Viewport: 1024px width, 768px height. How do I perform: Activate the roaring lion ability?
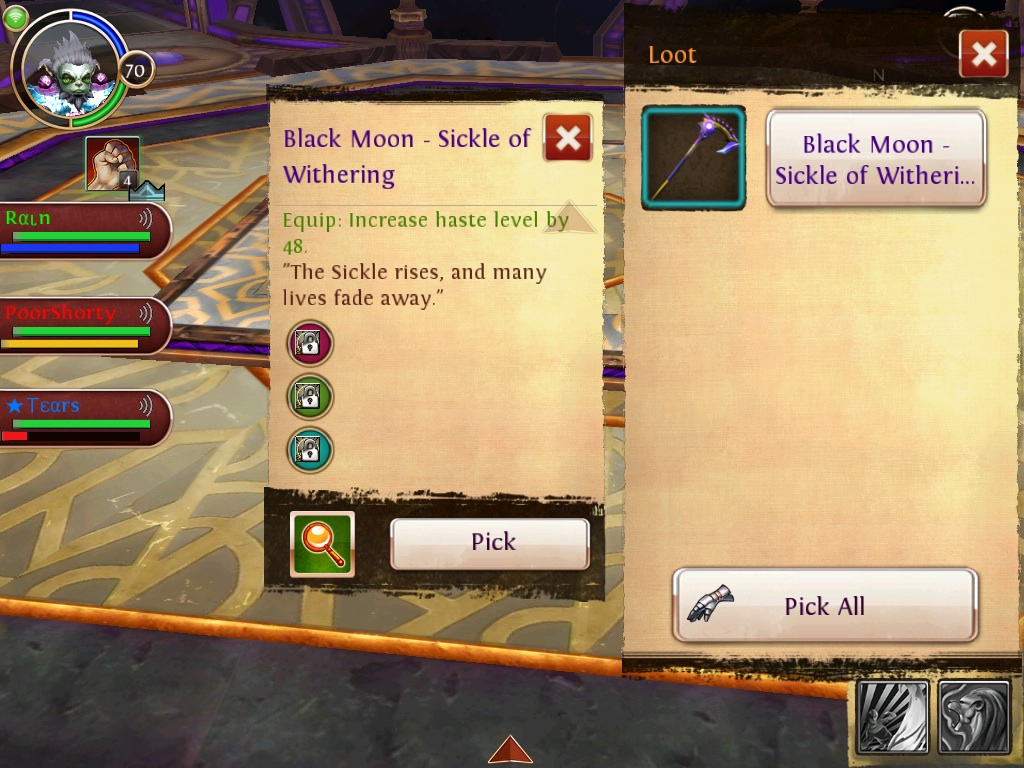point(975,717)
